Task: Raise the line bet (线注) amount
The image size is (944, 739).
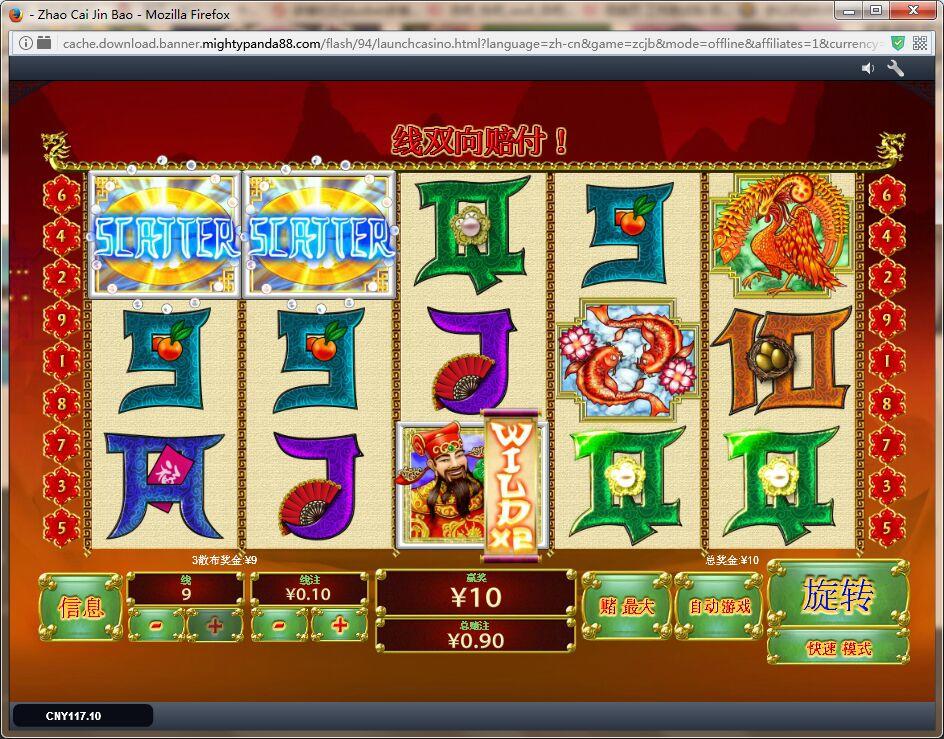Action: click(338, 625)
